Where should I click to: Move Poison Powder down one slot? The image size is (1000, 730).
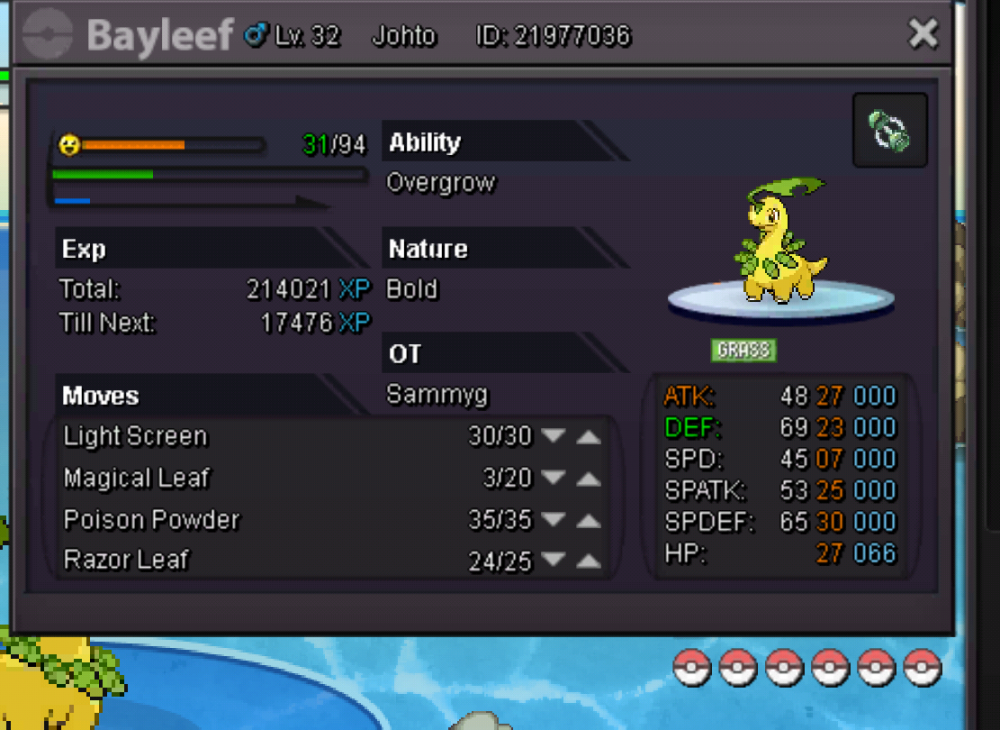pyautogui.click(x=553, y=520)
